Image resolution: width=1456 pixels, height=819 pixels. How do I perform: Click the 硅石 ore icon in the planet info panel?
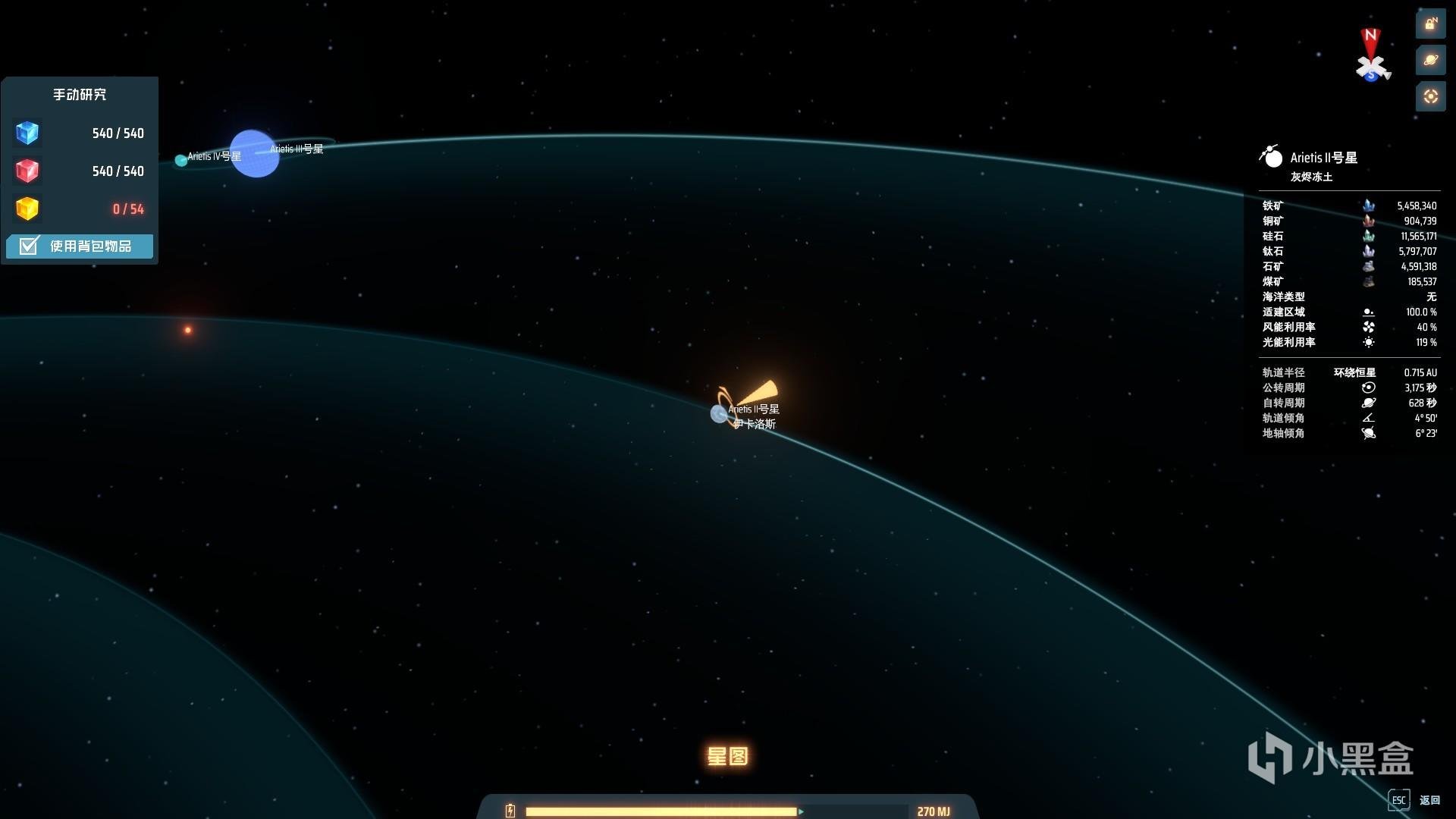(1368, 237)
